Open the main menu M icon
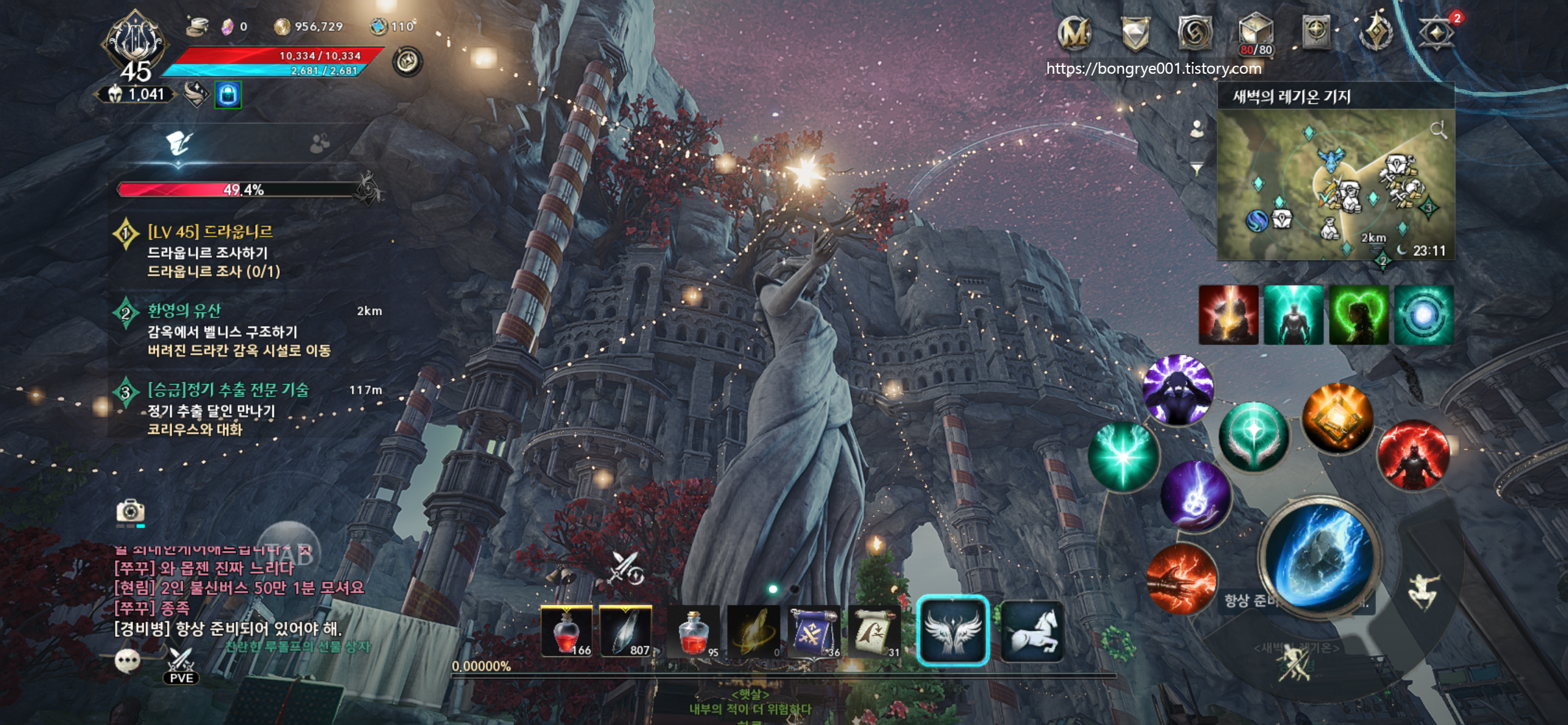Viewport: 1568px width, 725px height. [1074, 32]
